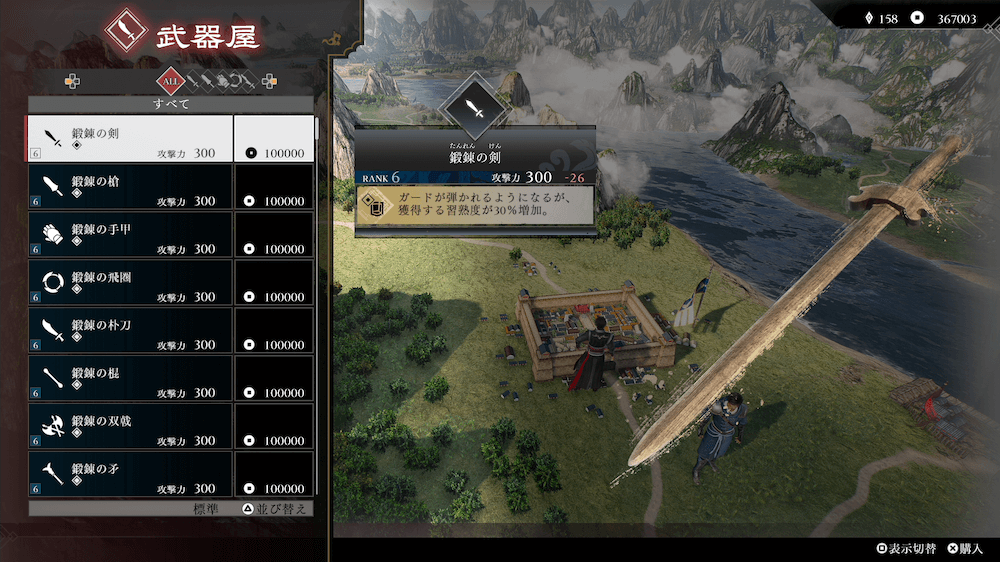Select the 鍛錬の双戟 twin halberds row

tap(130, 427)
